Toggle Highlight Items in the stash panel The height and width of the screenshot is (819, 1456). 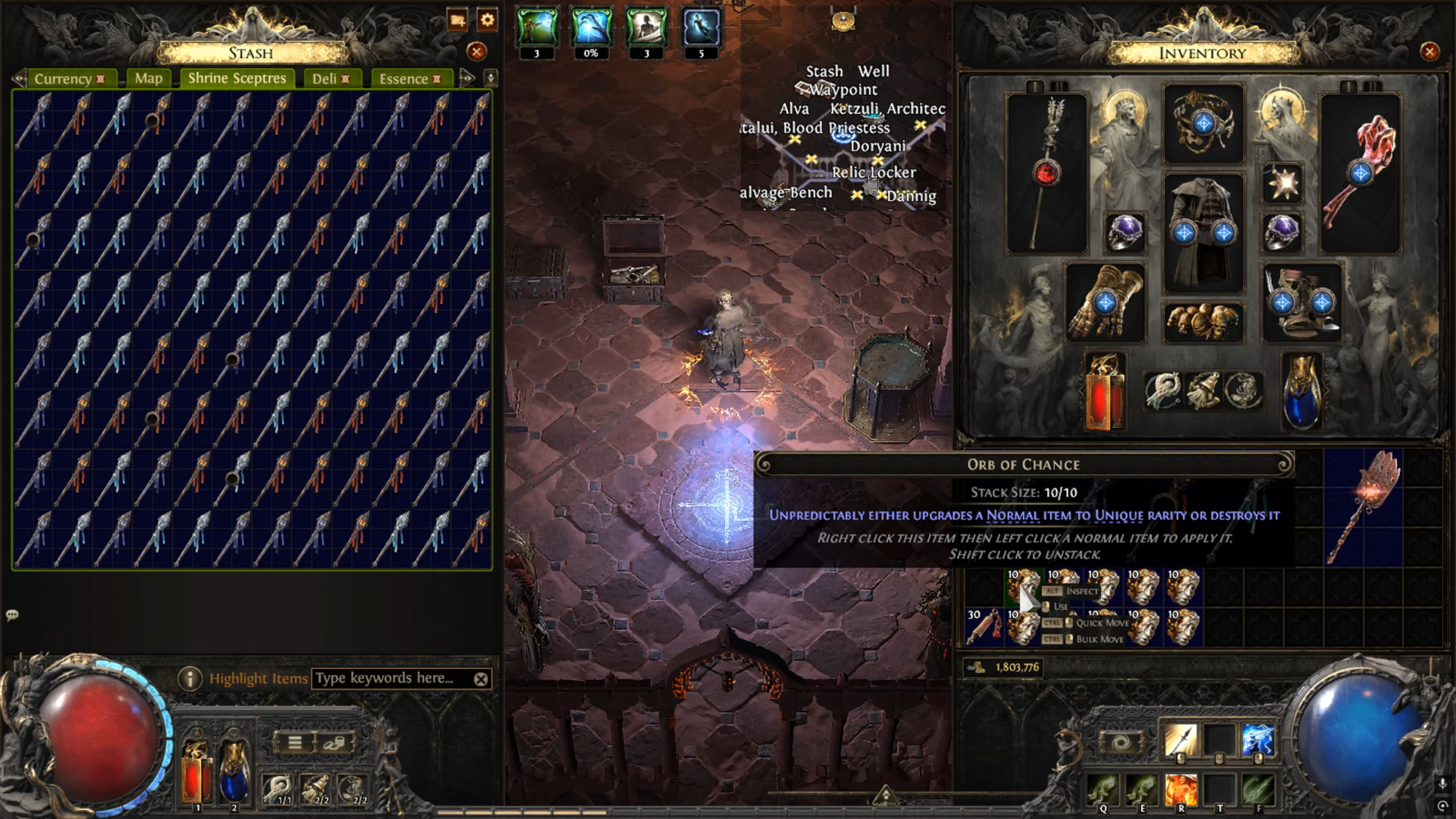tap(259, 678)
